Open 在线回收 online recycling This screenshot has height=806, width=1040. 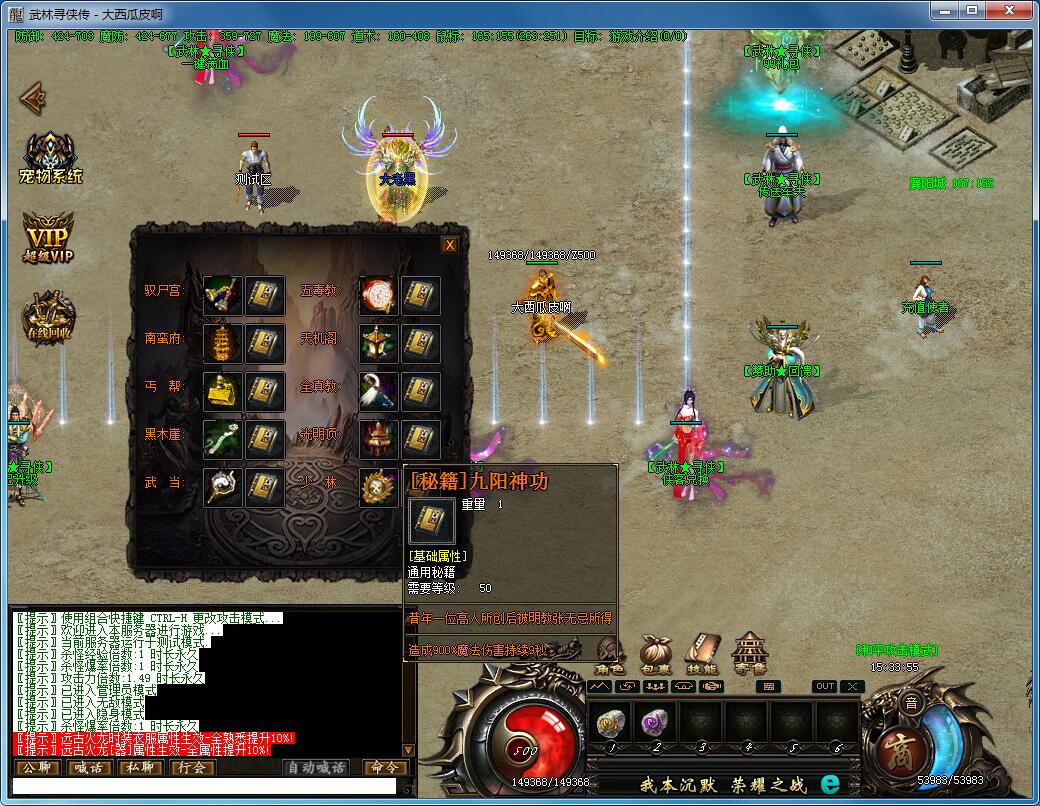[x=50, y=314]
